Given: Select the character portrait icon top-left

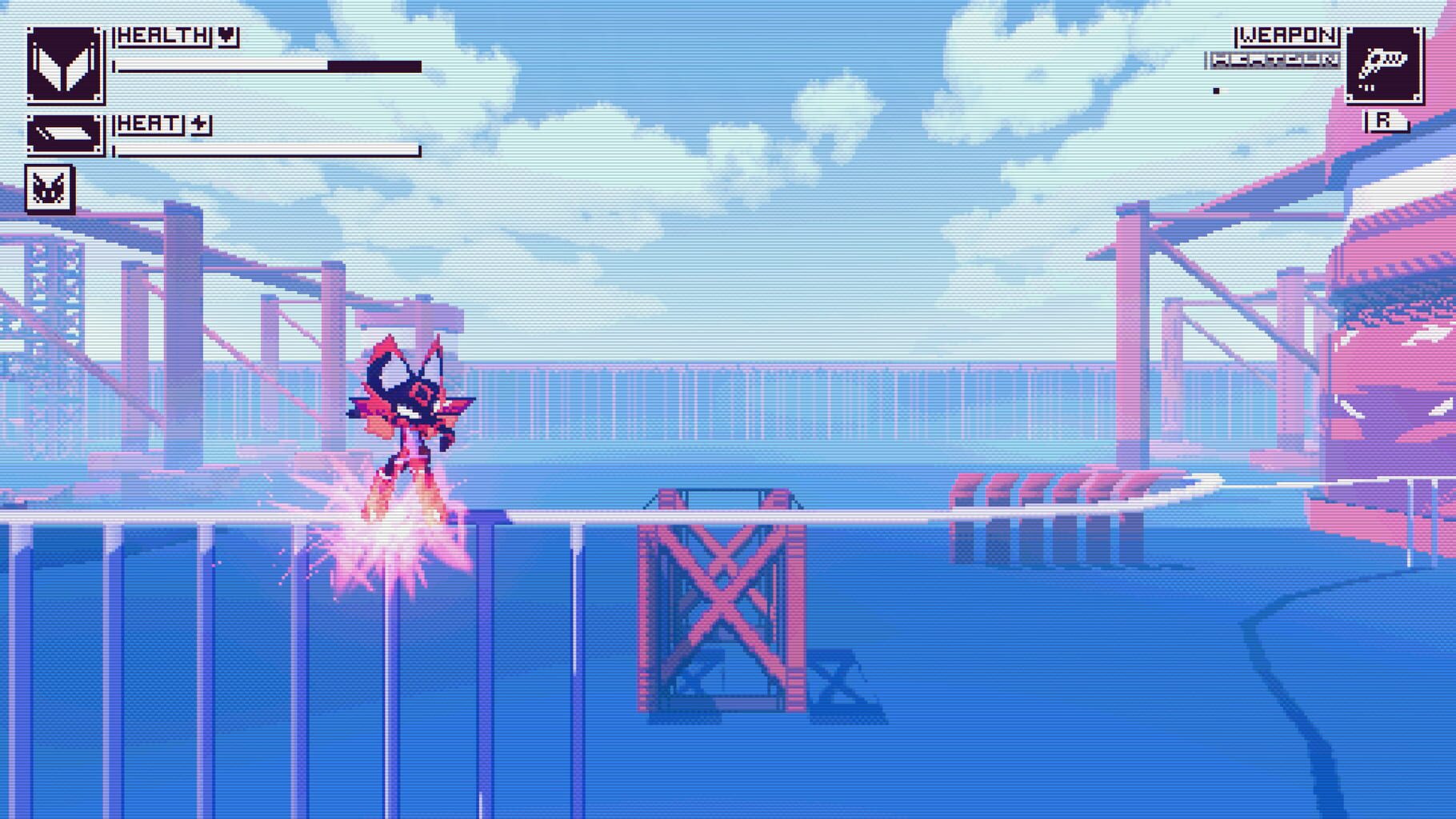Looking at the screenshot, I should [66, 62].
